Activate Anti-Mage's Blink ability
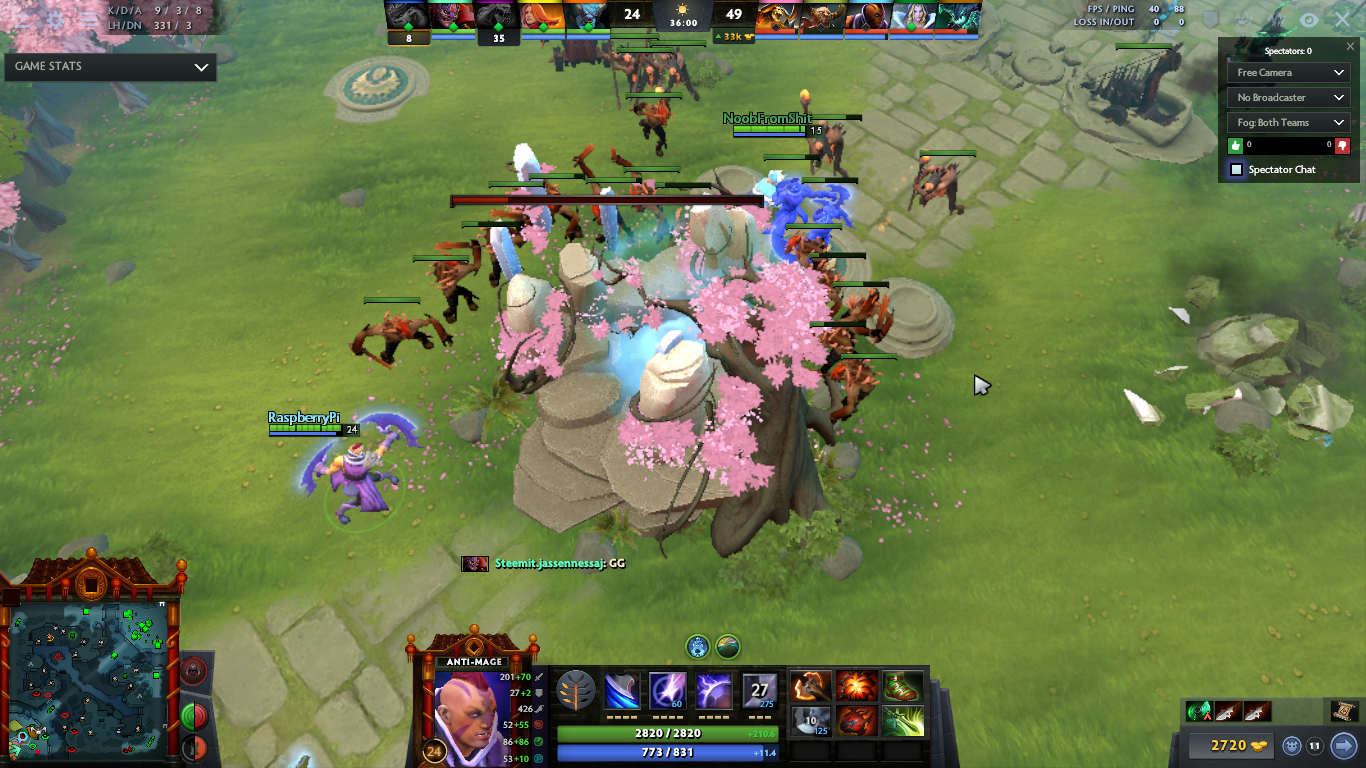The height and width of the screenshot is (768, 1366). click(667, 691)
